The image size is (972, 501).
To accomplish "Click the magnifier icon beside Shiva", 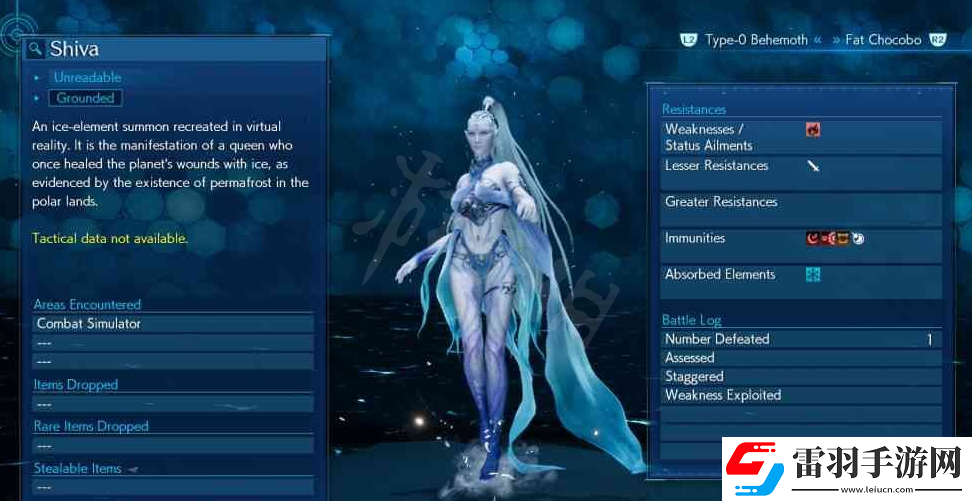I will (35, 48).
